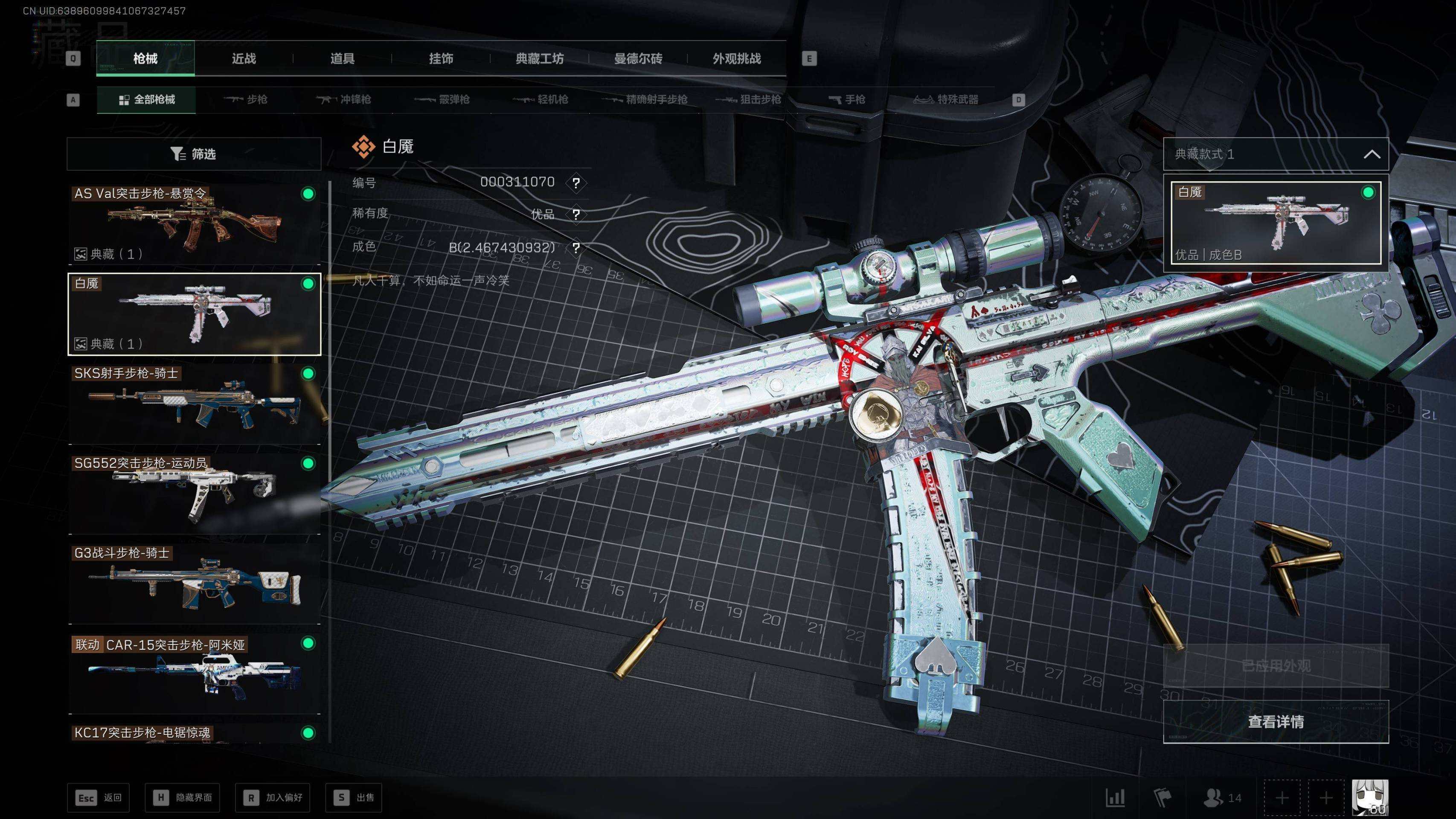
Task: Open the help icon beside 成色 grade
Action: pyautogui.click(x=576, y=247)
